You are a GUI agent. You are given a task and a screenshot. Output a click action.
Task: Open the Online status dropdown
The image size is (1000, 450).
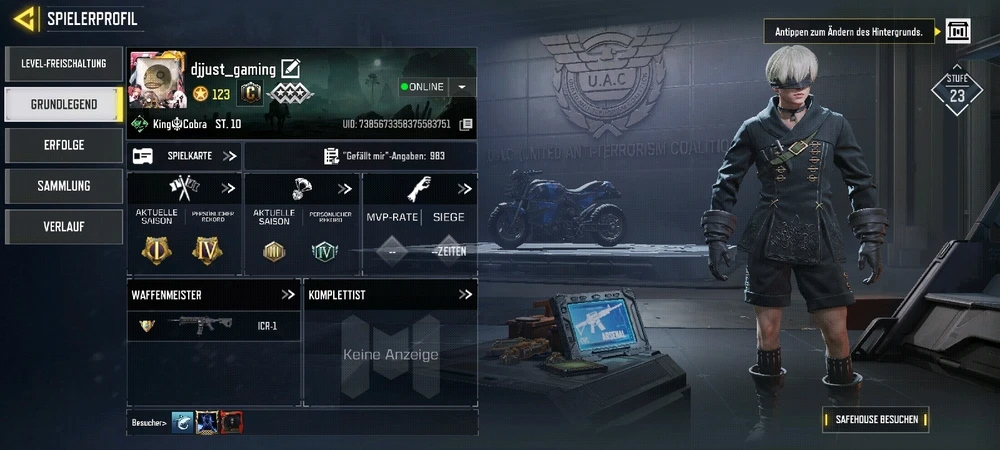pyautogui.click(x=461, y=87)
